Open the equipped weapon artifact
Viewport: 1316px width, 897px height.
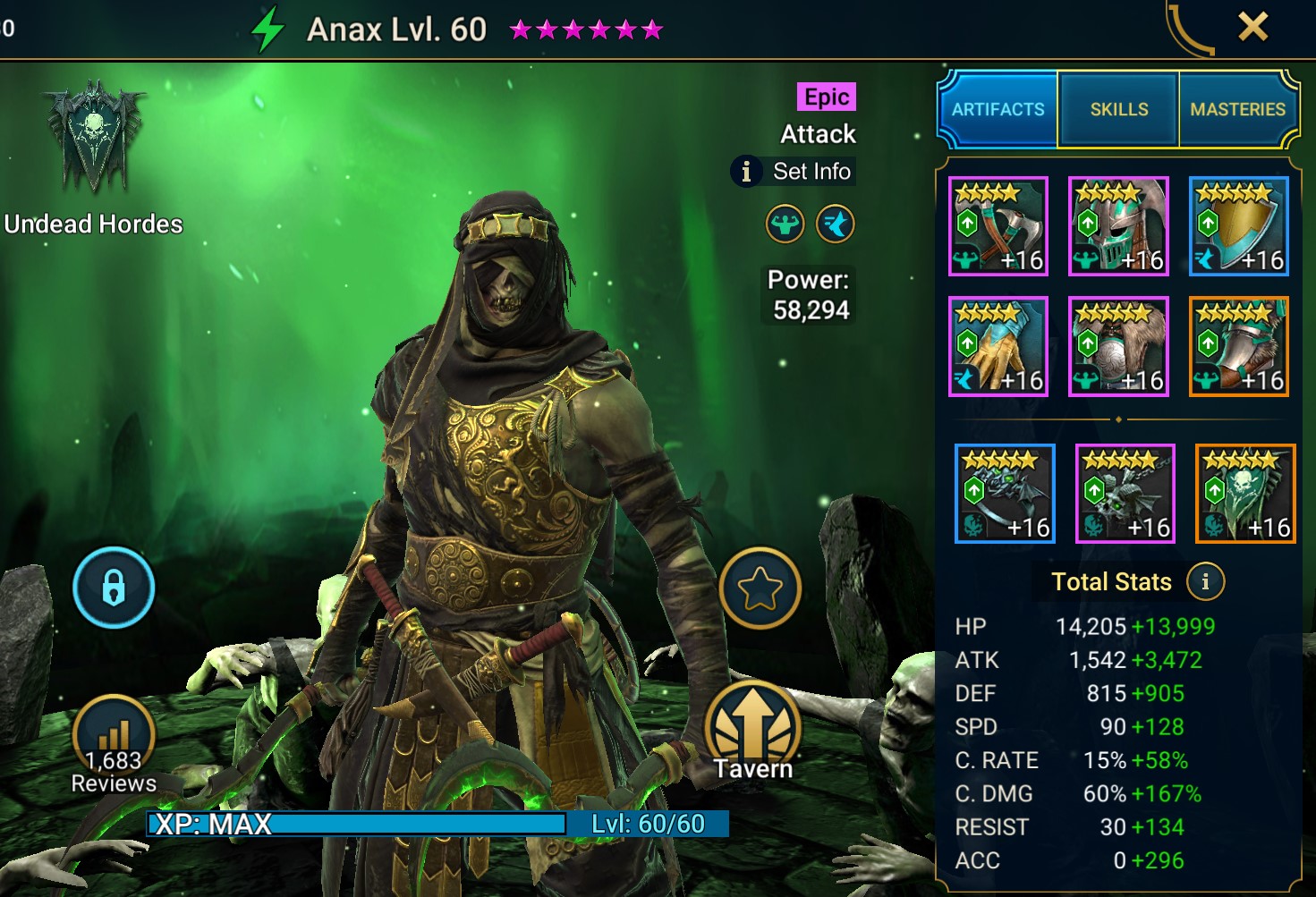point(998,226)
